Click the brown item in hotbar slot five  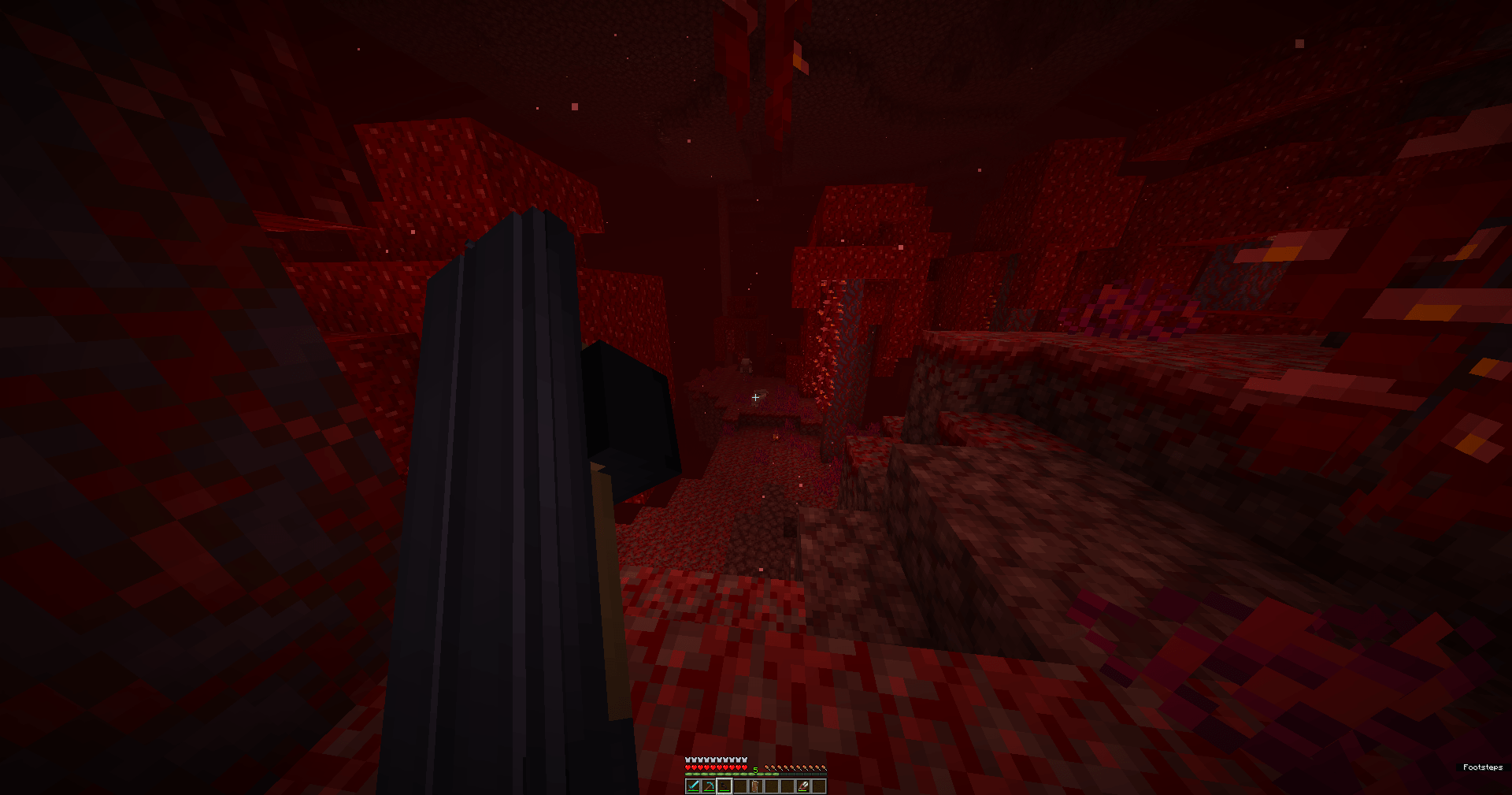(756, 786)
